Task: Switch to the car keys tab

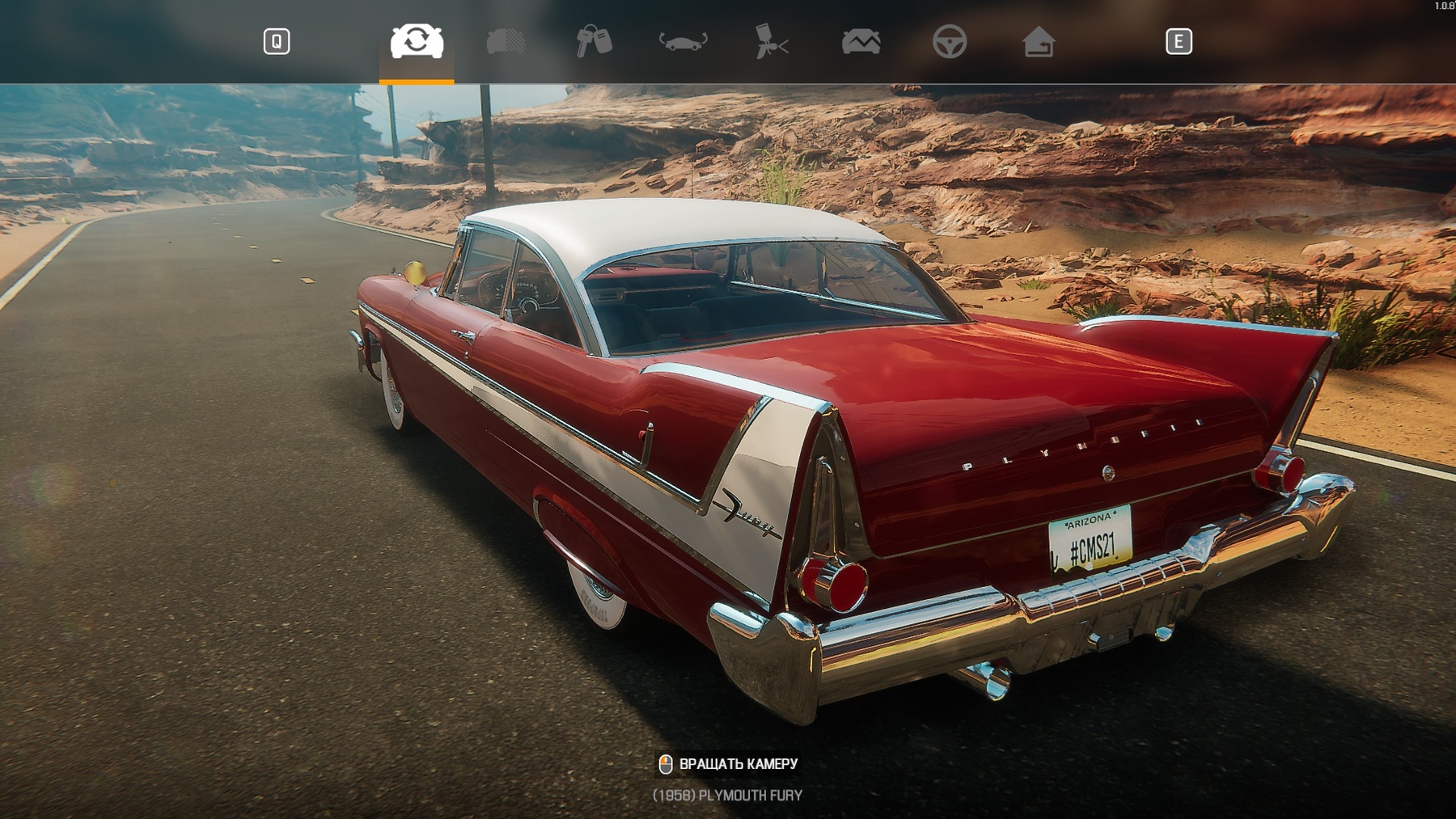Action: pyautogui.click(x=594, y=41)
